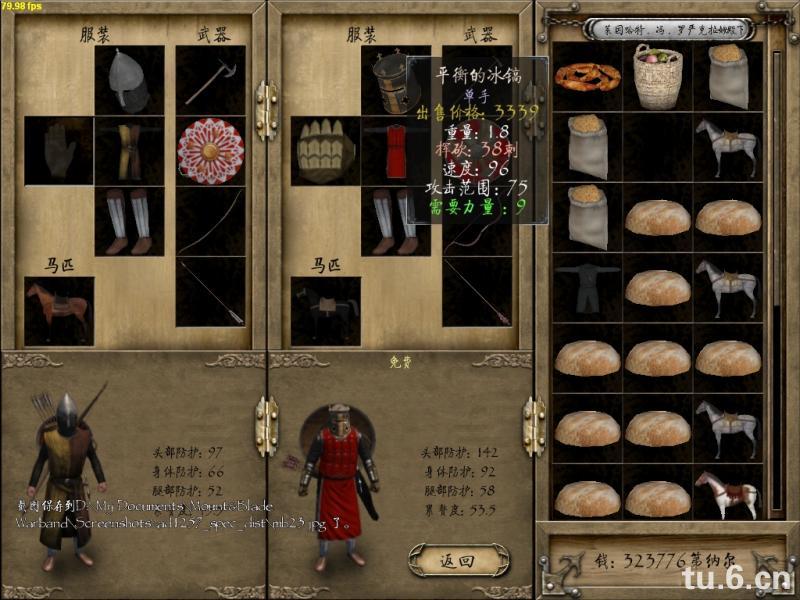Choose the black tunic in the inventory
The image size is (800, 600).
(587, 287)
